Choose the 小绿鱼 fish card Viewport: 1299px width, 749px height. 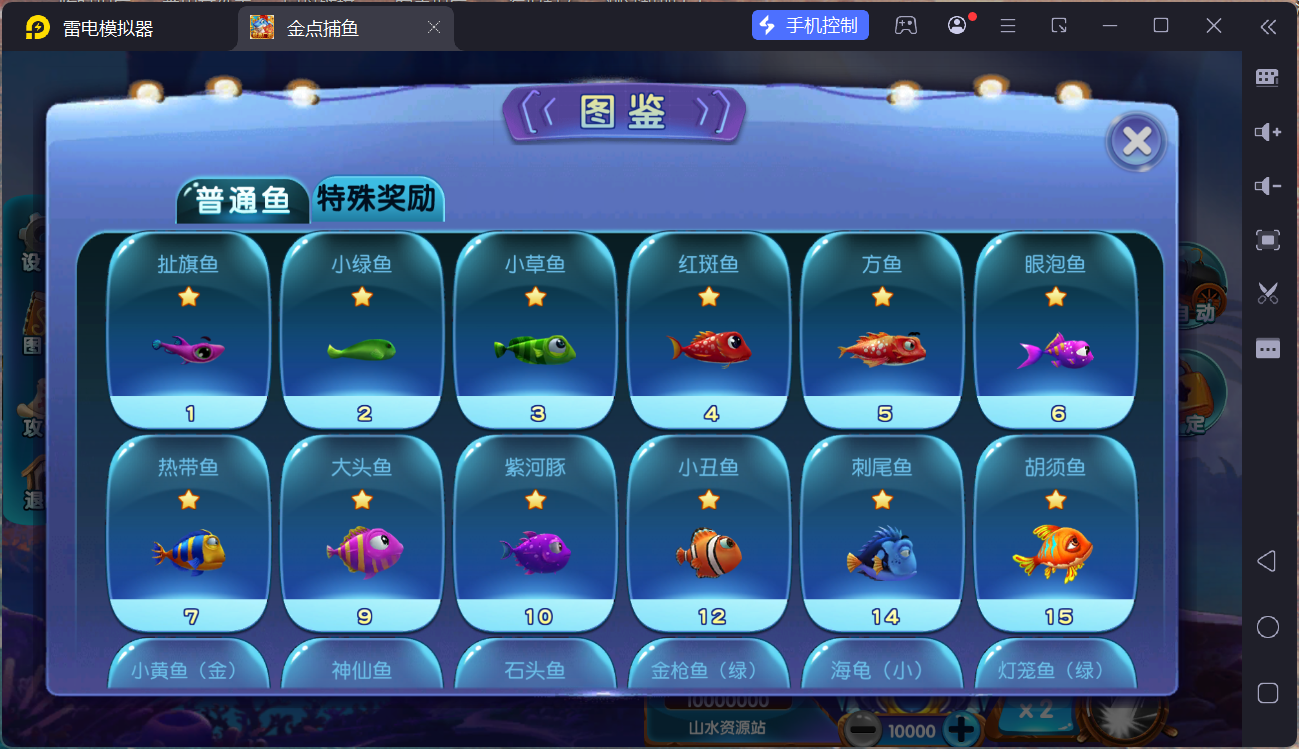click(x=362, y=330)
